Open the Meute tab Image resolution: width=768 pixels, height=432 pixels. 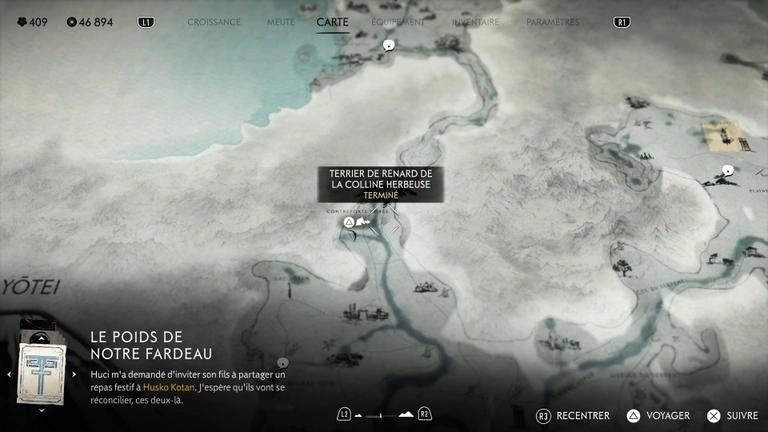click(280, 22)
